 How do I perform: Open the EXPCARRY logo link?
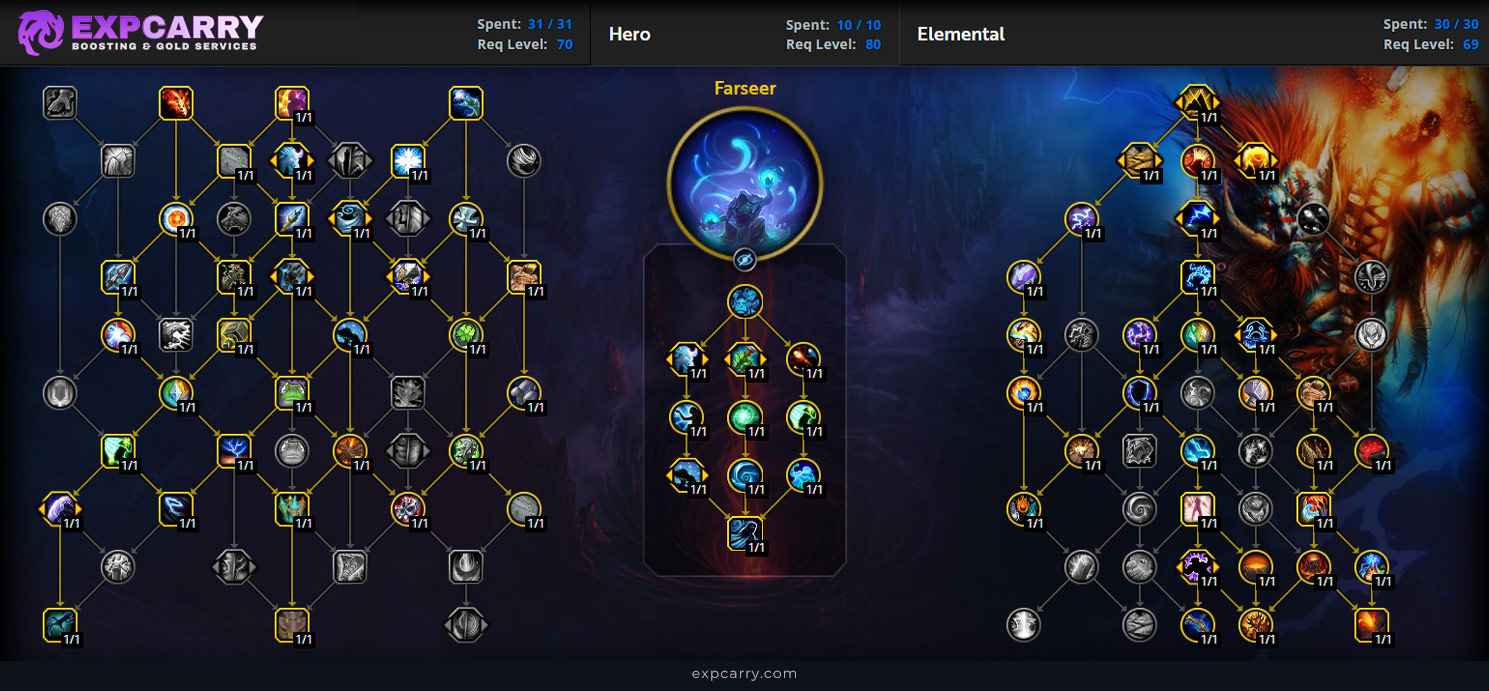coord(141,32)
